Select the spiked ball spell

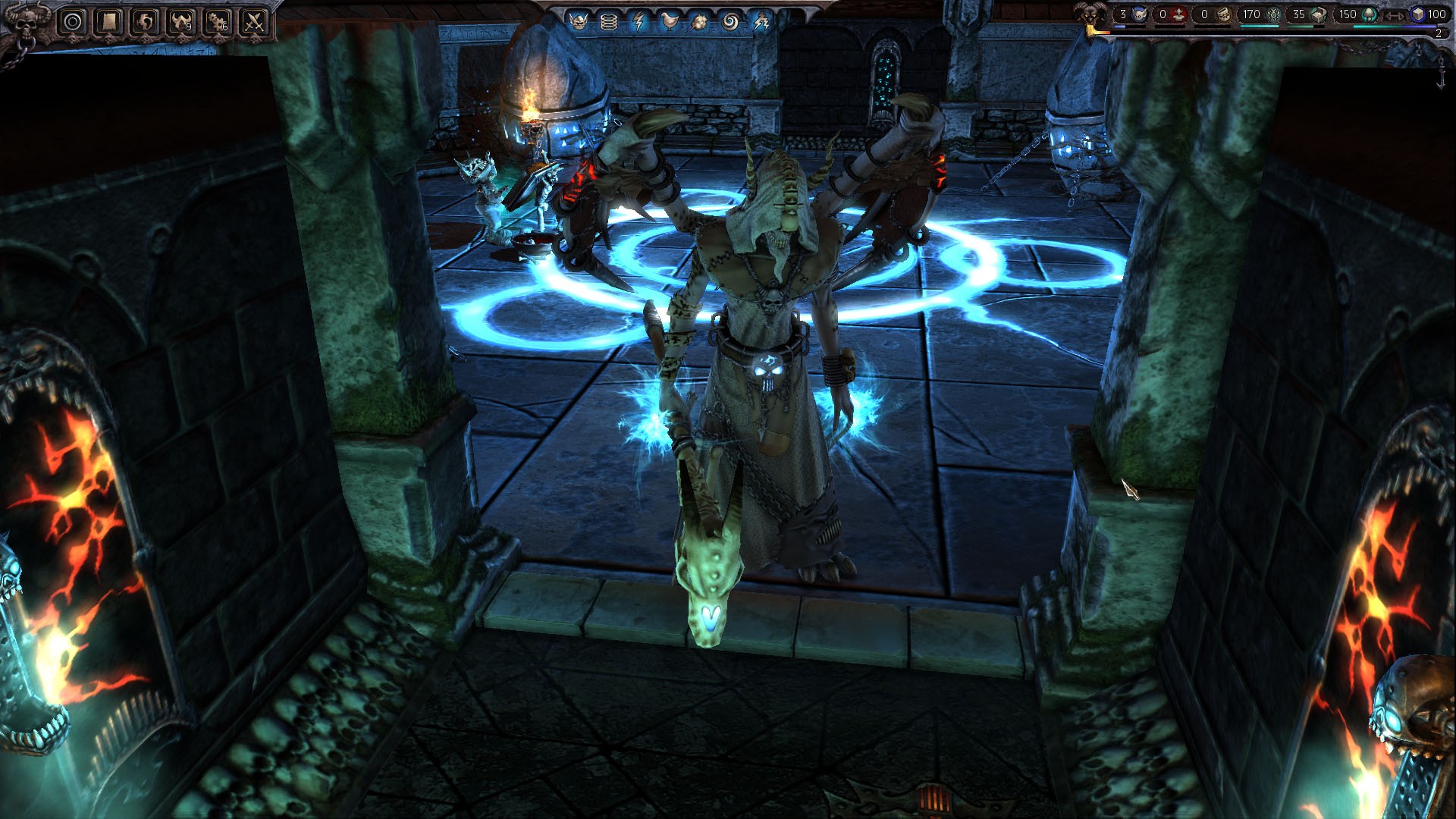coord(700,20)
